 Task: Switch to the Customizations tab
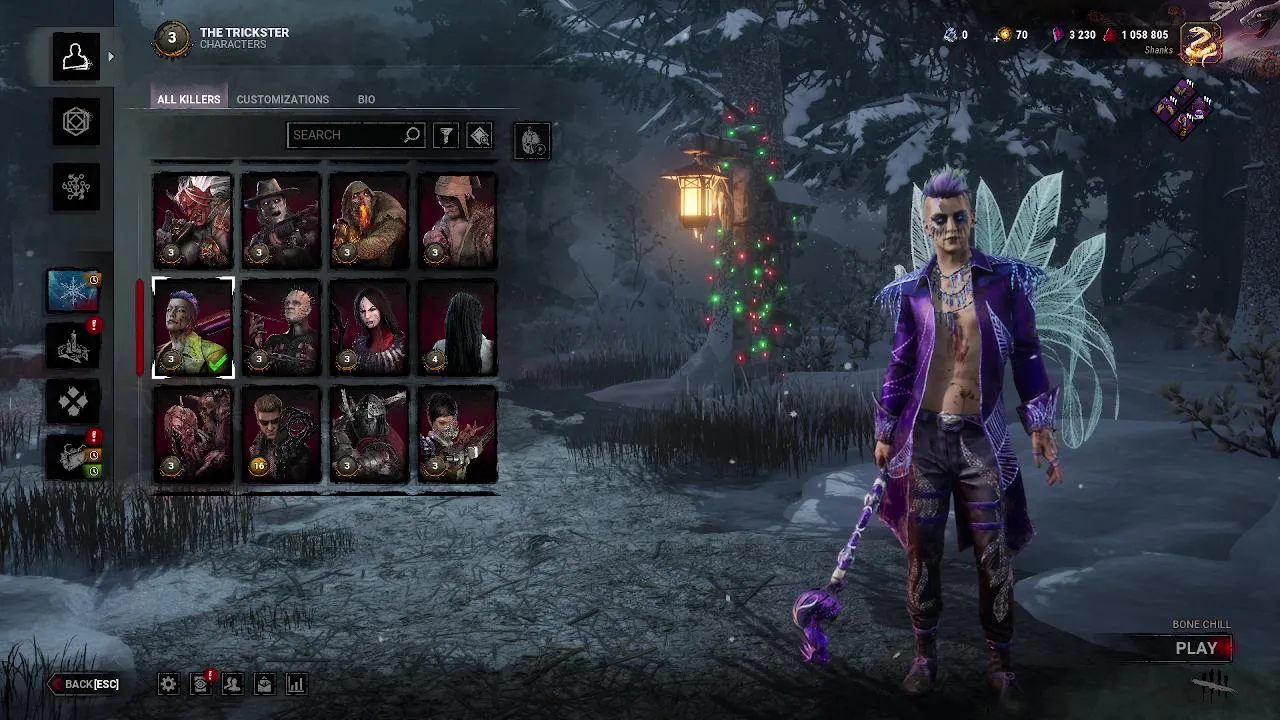pyautogui.click(x=282, y=99)
